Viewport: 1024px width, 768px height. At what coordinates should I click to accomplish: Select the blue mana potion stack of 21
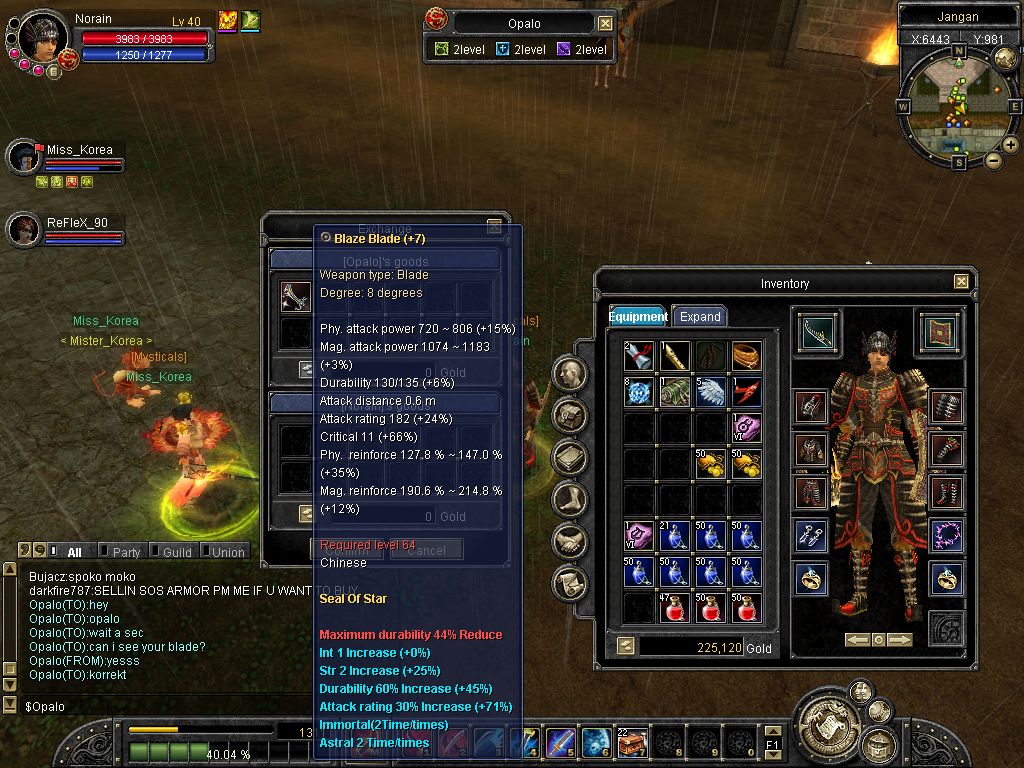click(x=675, y=537)
